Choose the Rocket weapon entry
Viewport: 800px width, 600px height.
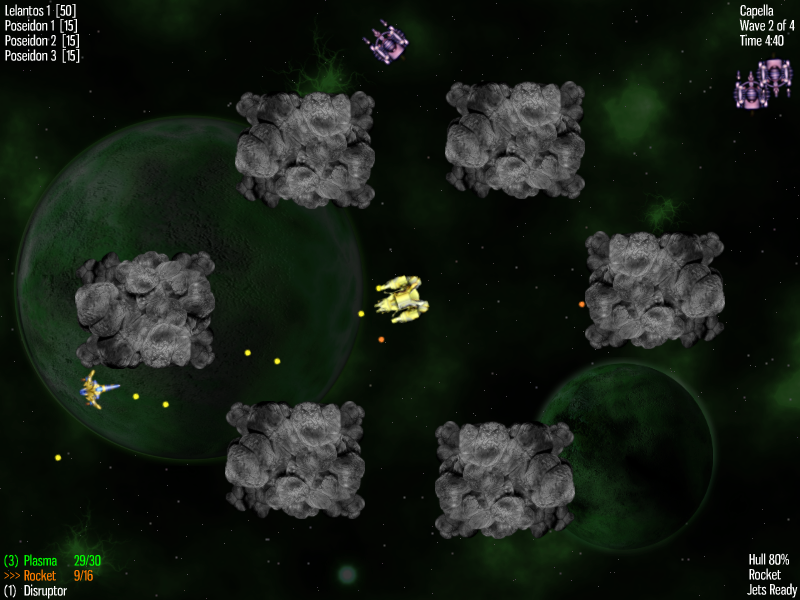click(x=39, y=576)
